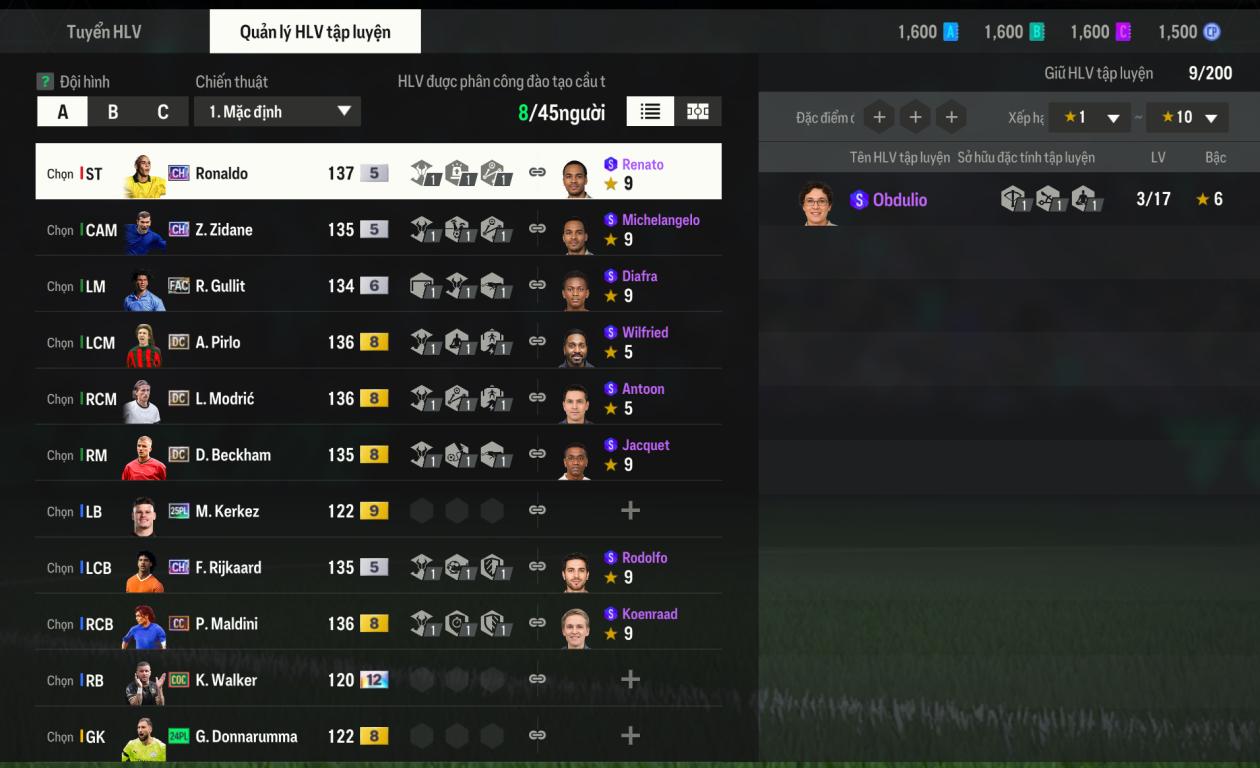Select the Quản lý HLV tập luyện tab
Image resolution: width=1260 pixels, height=768 pixels.
point(315,32)
